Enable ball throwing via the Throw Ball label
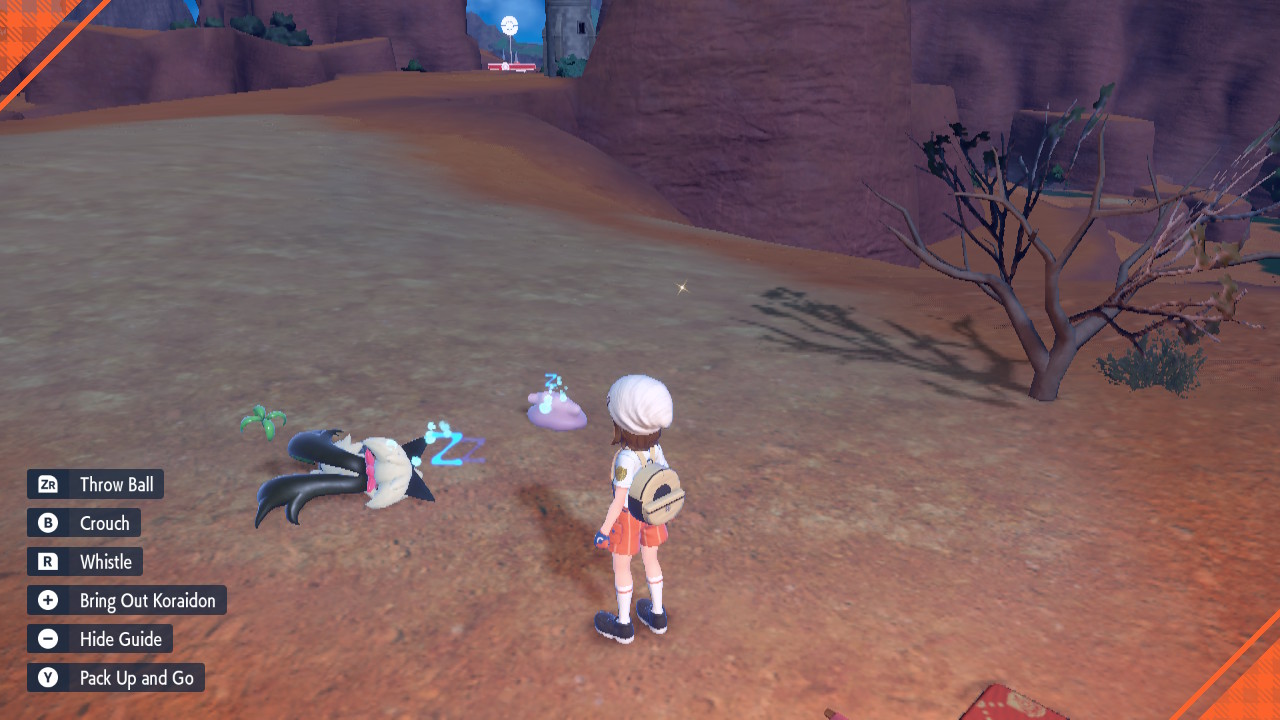This screenshot has height=720, width=1280. pos(117,484)
